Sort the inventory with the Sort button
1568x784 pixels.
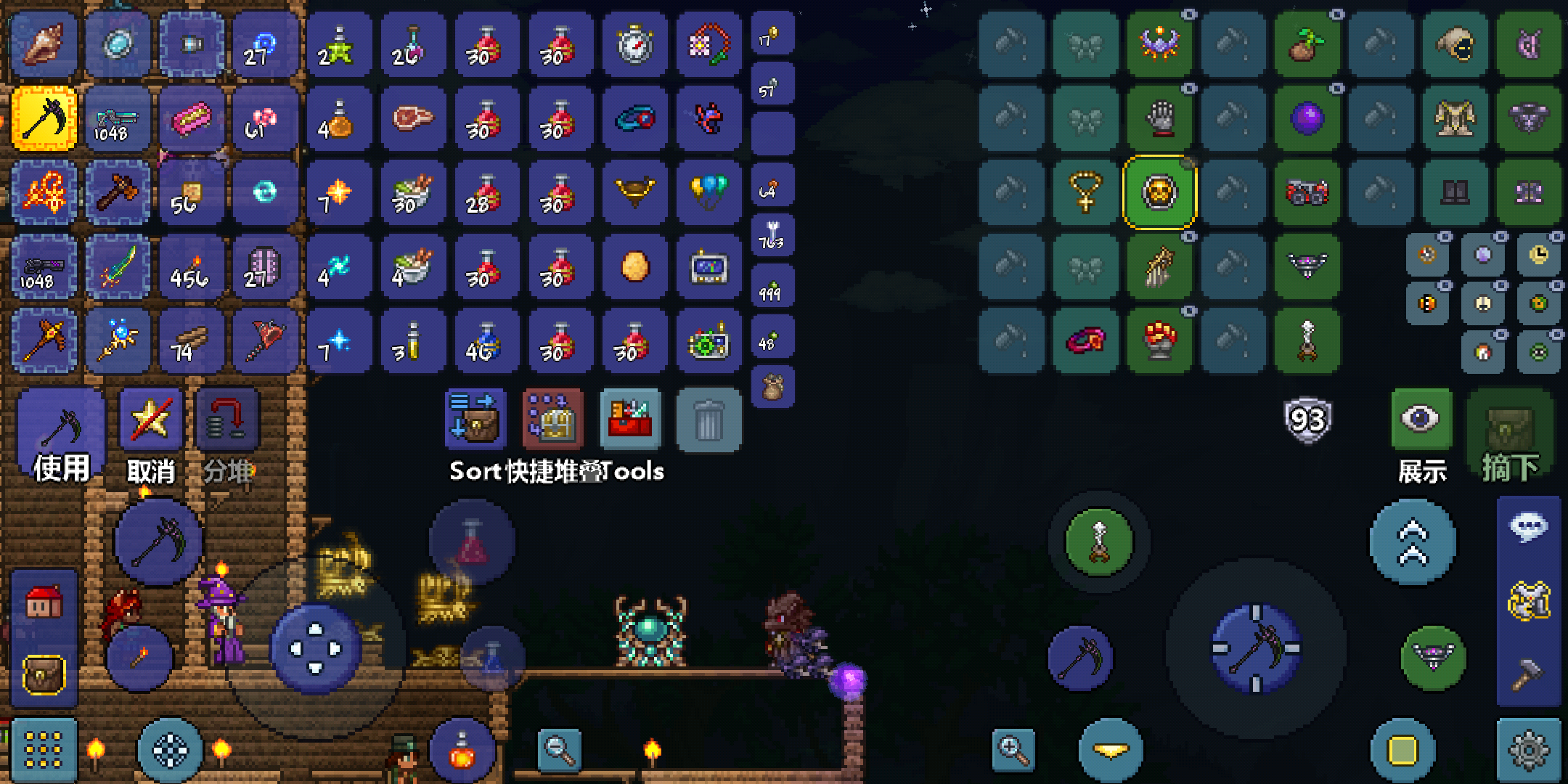point(473,420)
